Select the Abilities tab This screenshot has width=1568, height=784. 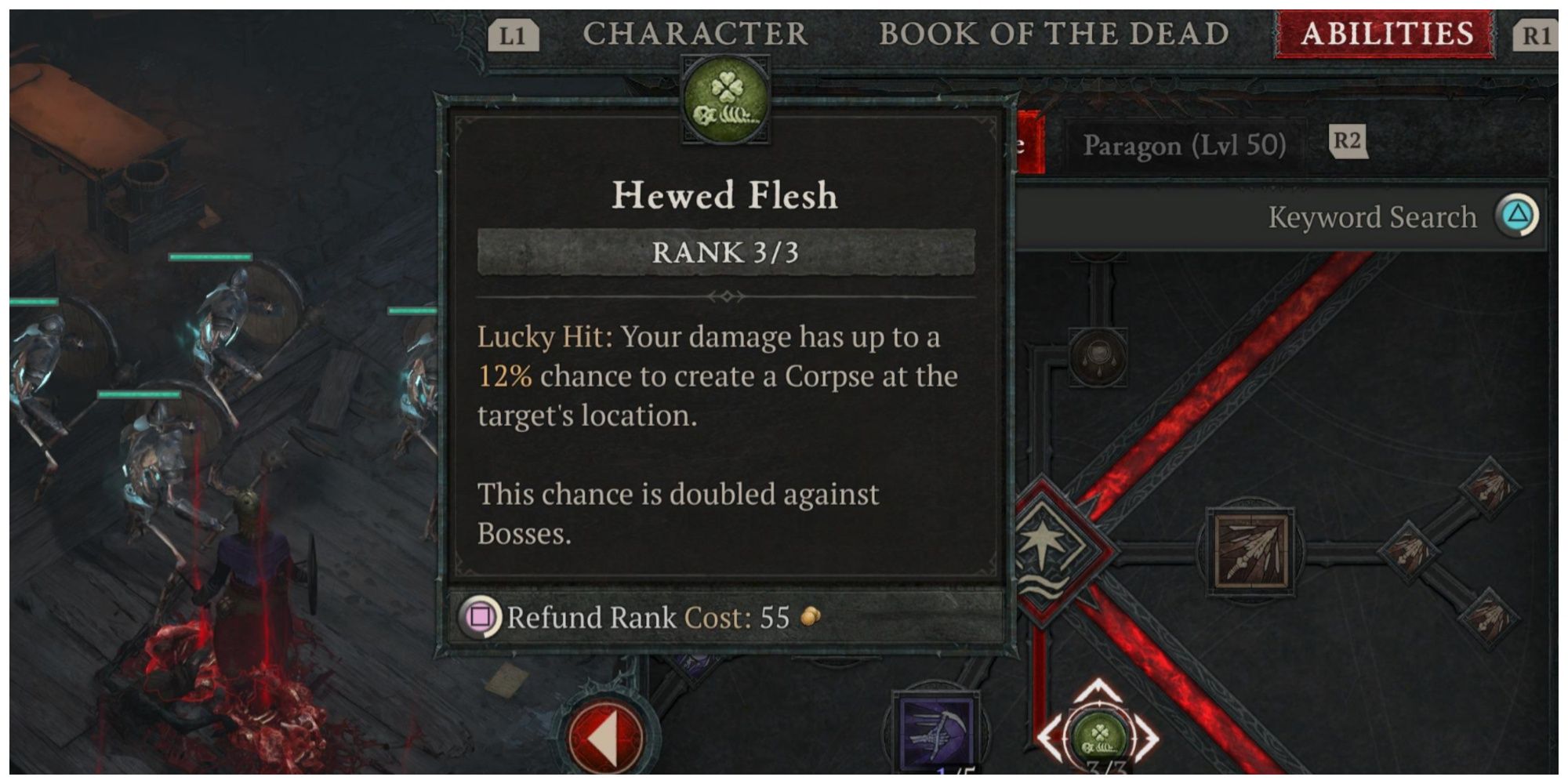(1386, 34)
